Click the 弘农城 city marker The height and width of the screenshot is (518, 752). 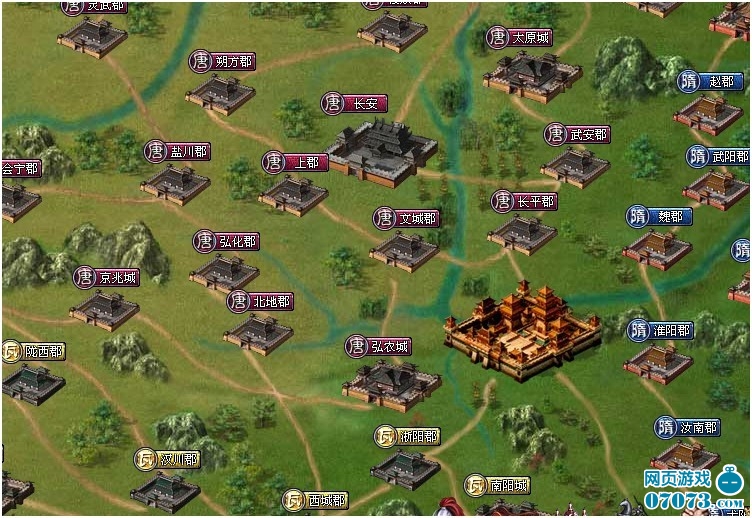(x=379, y=347)
